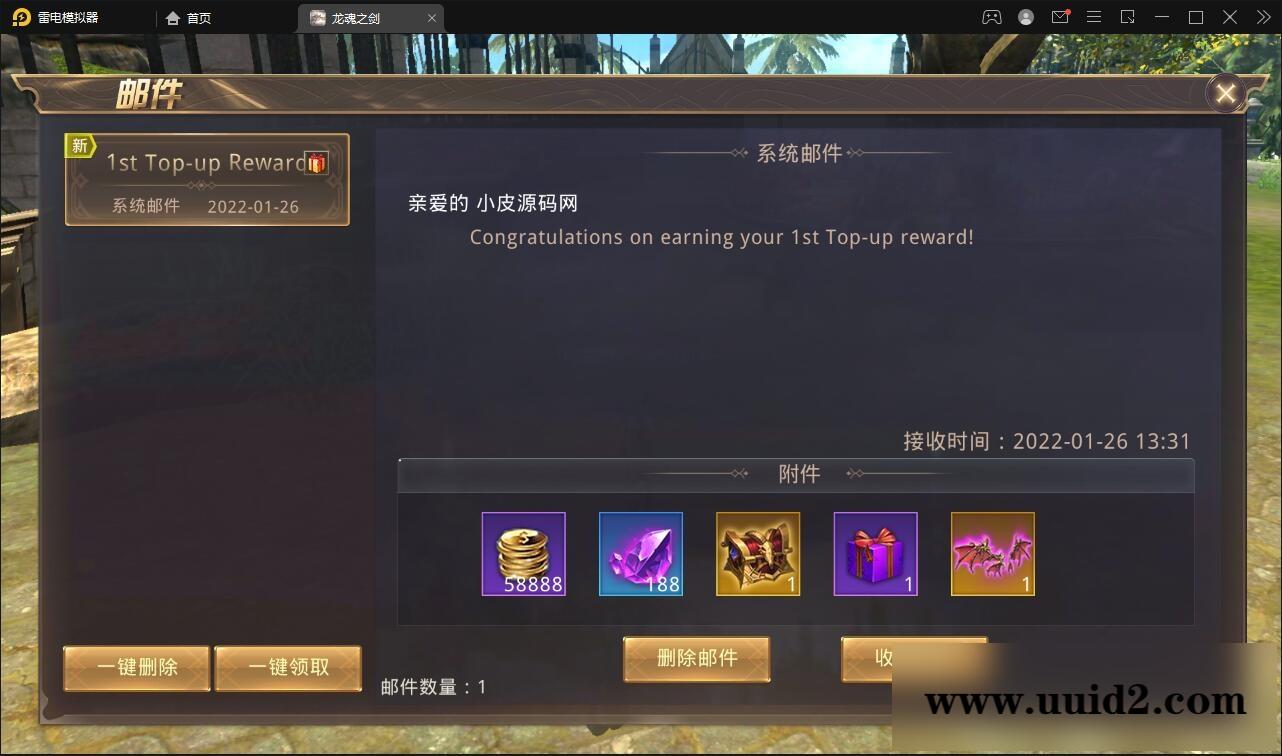Viewport: 1282px width, 756px height.
Task: Click the claim attachments button next to 删除邮件
Action: click(913, 659)
